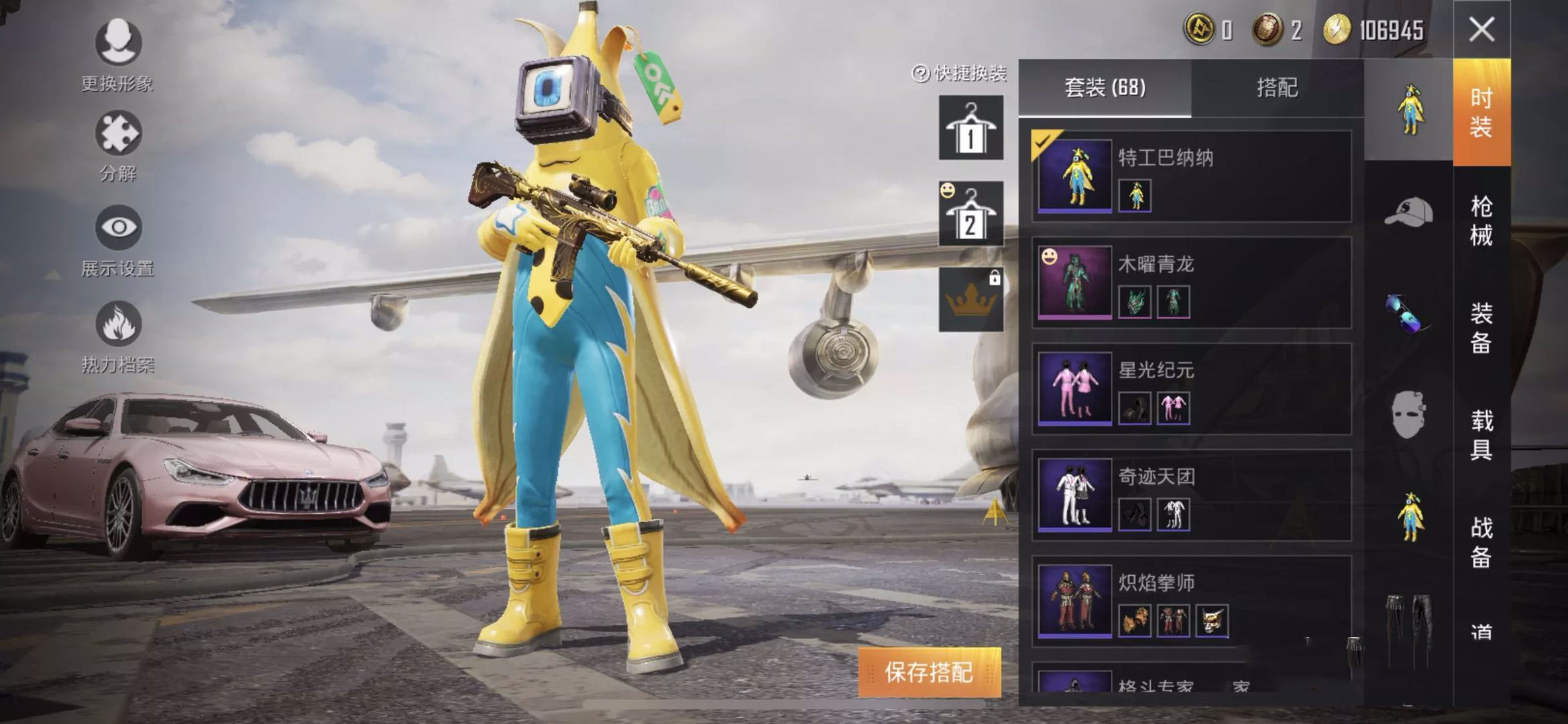Image resolution: width=1568 pixels, height=724 pixels.
Task: Switch to the 搭配 tab
Action: [x=1277, y=88]
